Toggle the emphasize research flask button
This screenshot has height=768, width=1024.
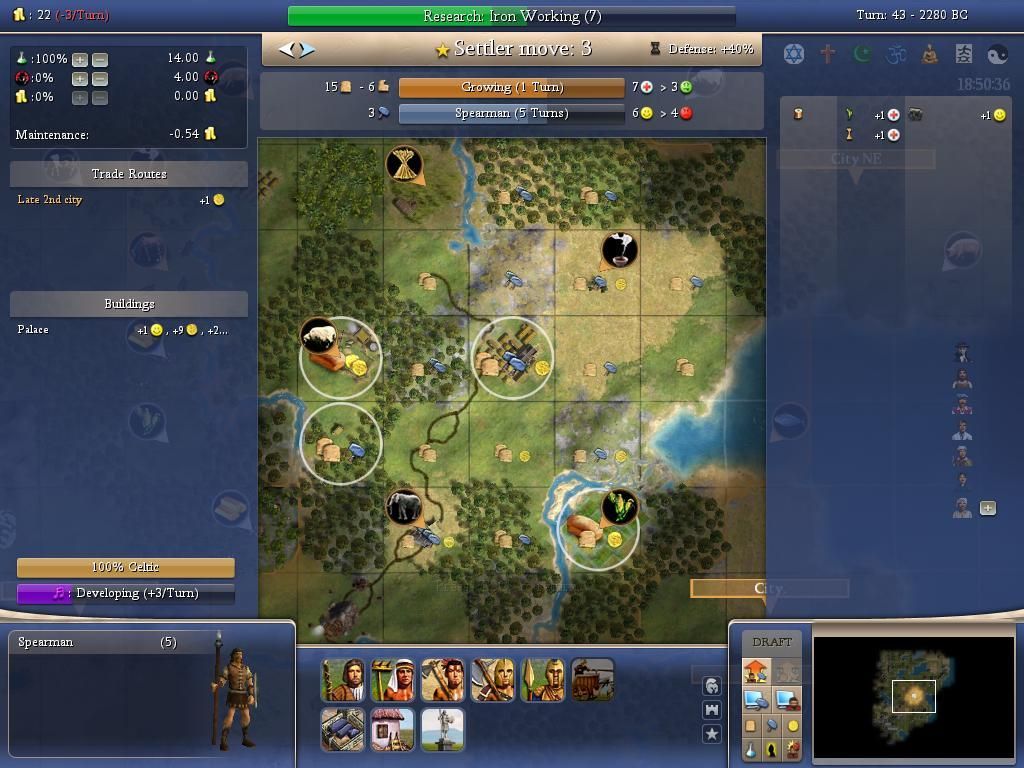pos(751,749)
